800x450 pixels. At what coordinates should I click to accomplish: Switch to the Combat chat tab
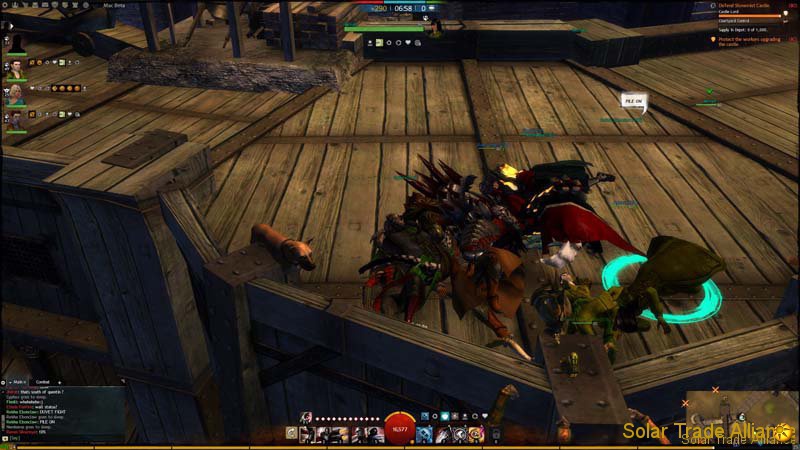pyautogui.click(x=43, y=382)
